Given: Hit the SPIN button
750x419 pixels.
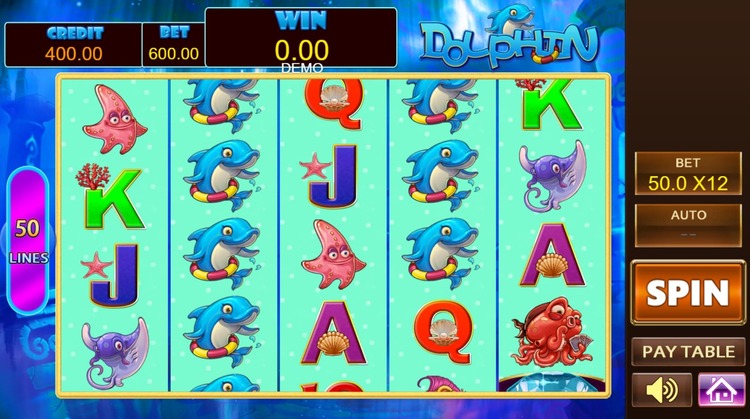Looking at the screenshot, I should (x=688, y=292).
